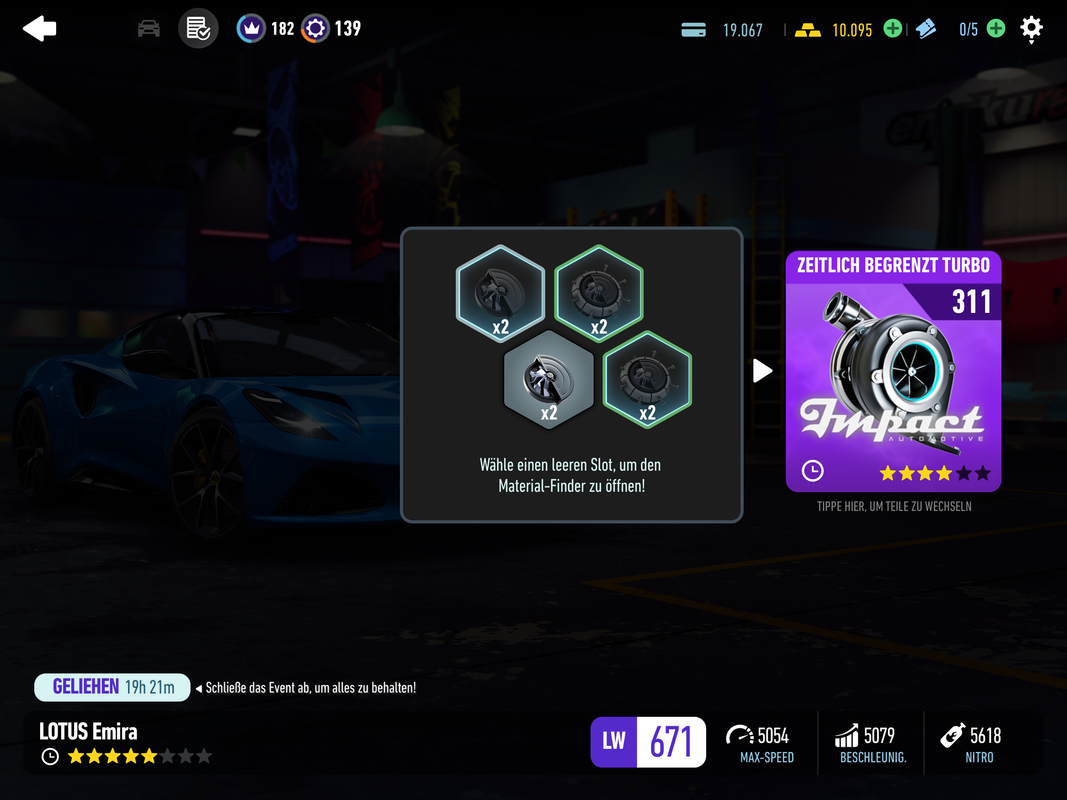Open the purple crown points counter
The image size is (1067, 800).
(x=265, y=29)
